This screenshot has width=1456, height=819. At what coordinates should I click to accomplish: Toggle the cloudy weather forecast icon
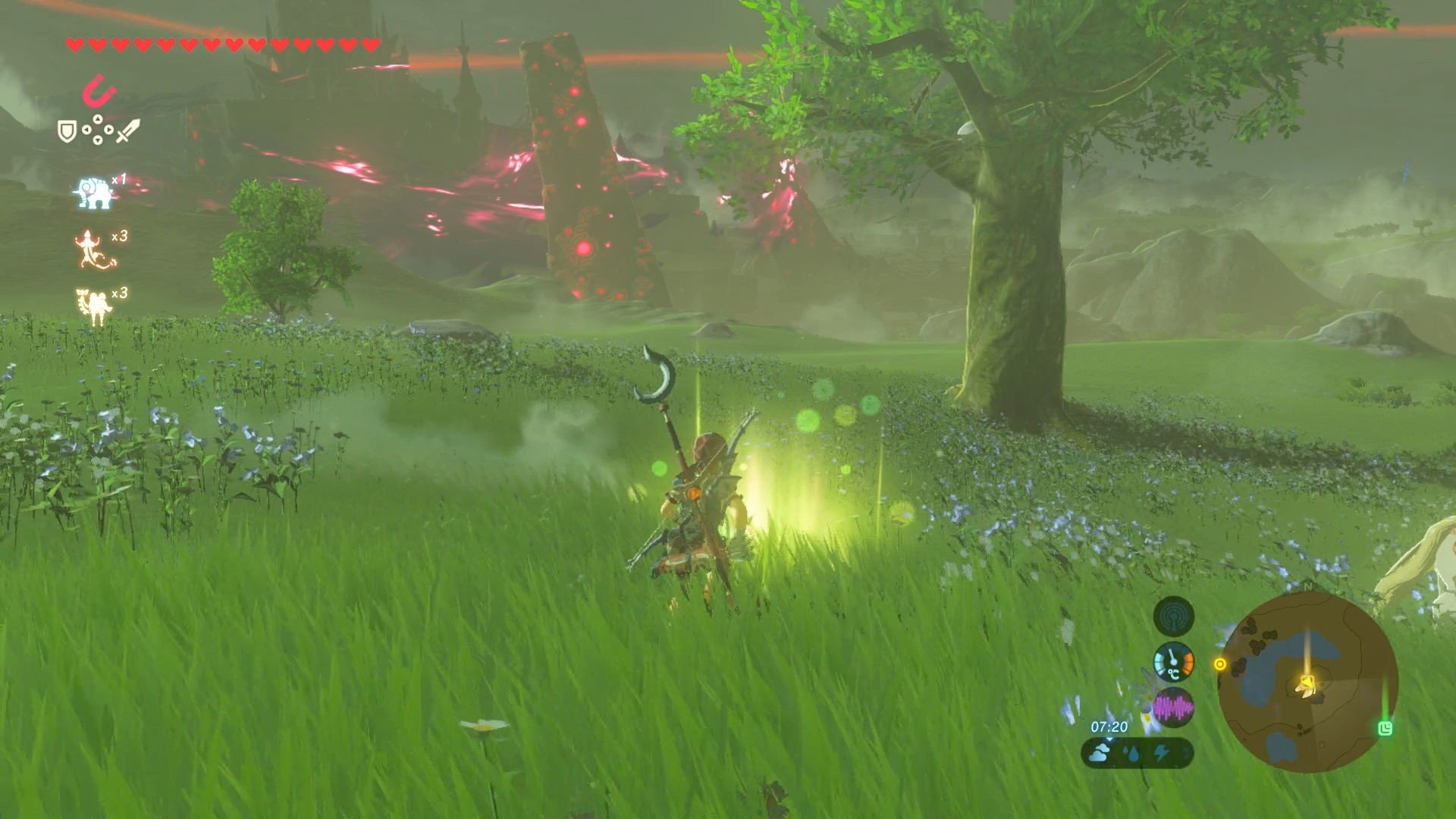1100,754
